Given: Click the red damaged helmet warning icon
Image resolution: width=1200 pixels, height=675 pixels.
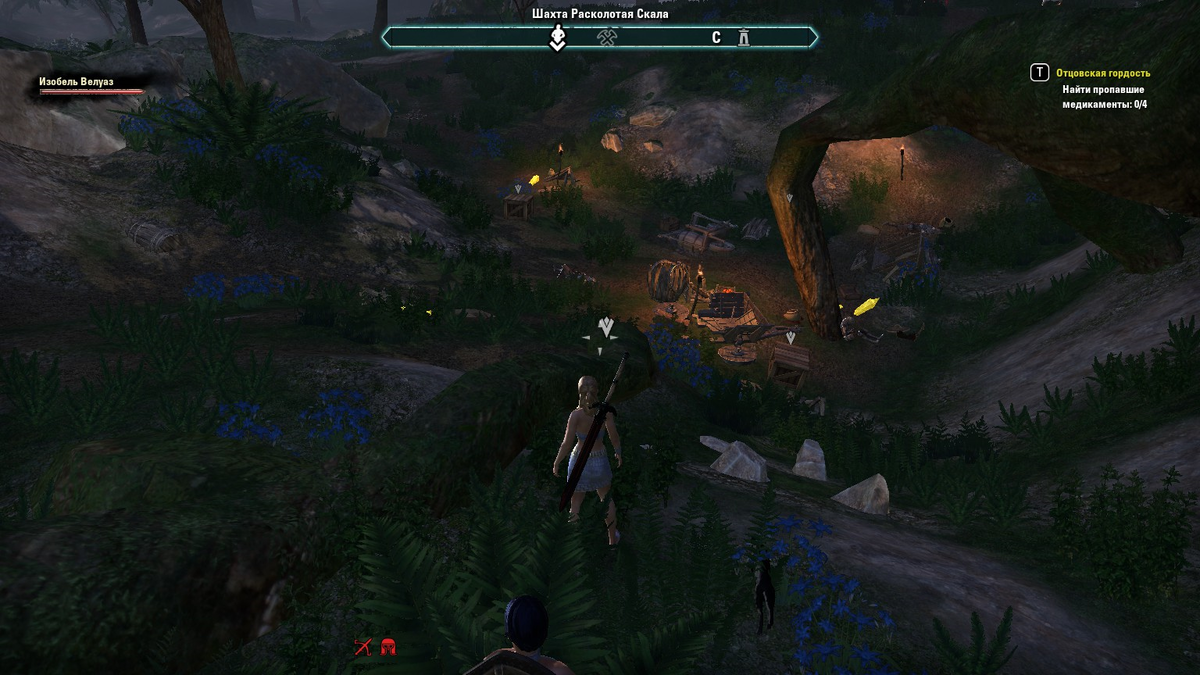Looking at the screenshot, I should [388, 647].
